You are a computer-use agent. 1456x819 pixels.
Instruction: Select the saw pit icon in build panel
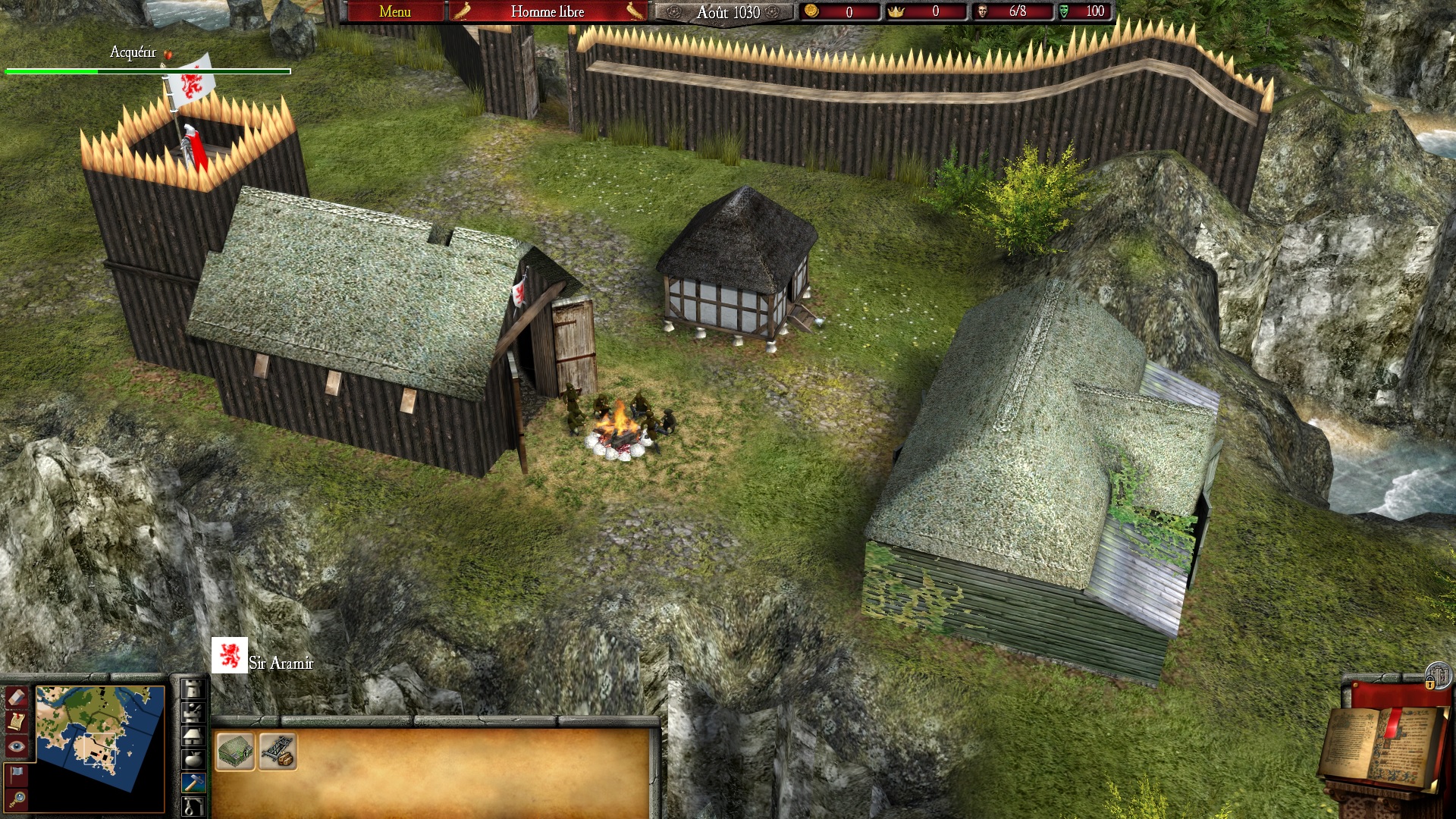tap(278, 752)
